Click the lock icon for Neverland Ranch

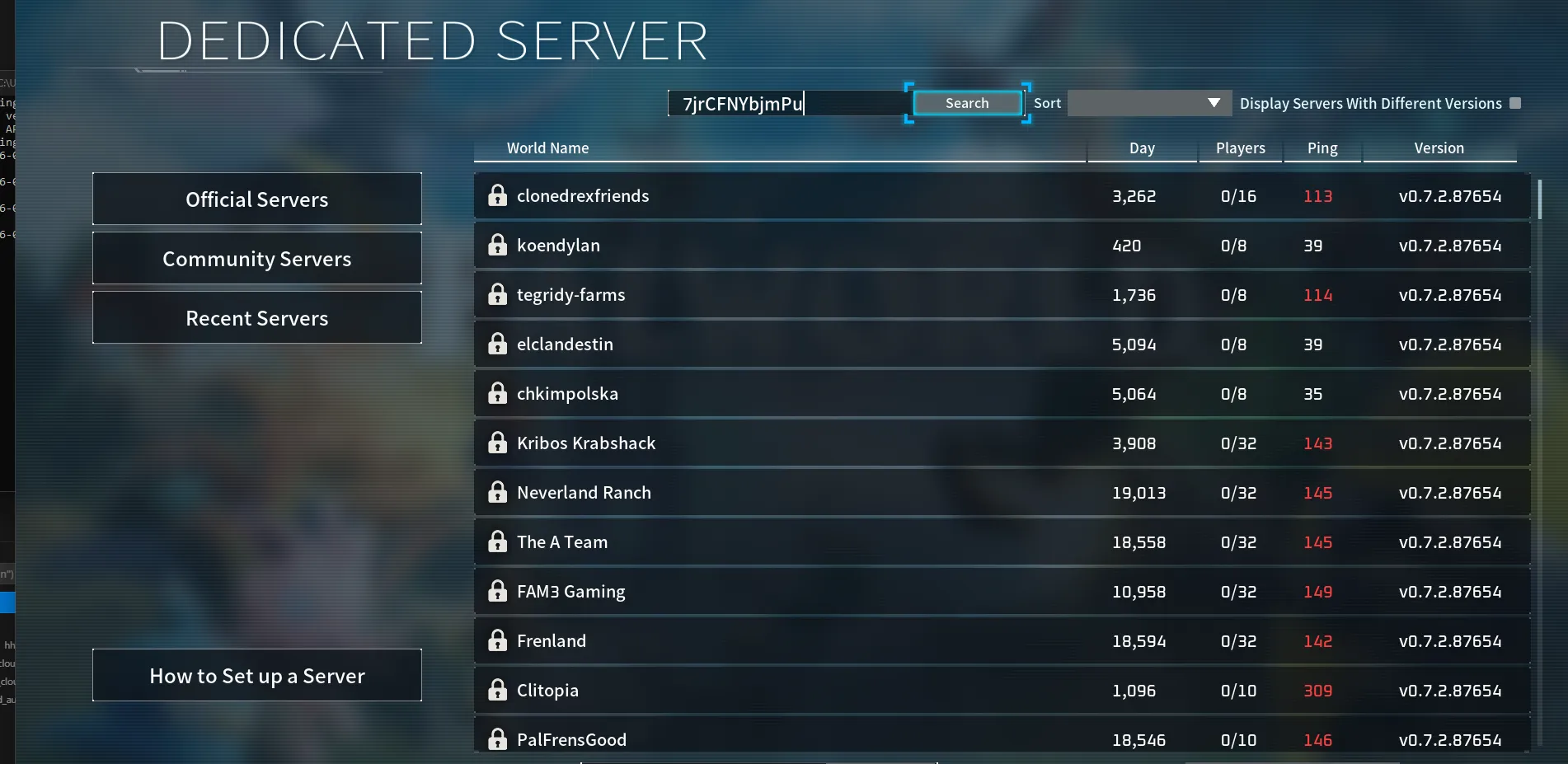[x=498, y=492]
